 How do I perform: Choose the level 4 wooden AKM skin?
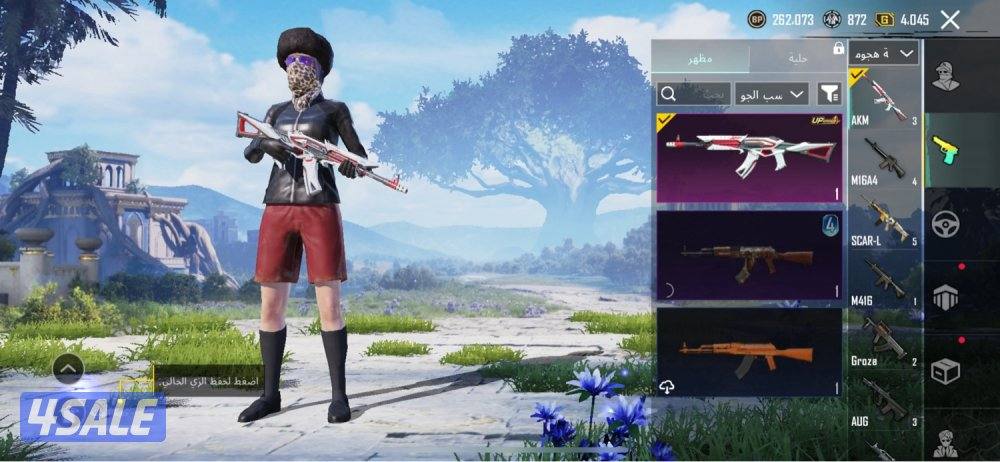click(x=749, y=255)
